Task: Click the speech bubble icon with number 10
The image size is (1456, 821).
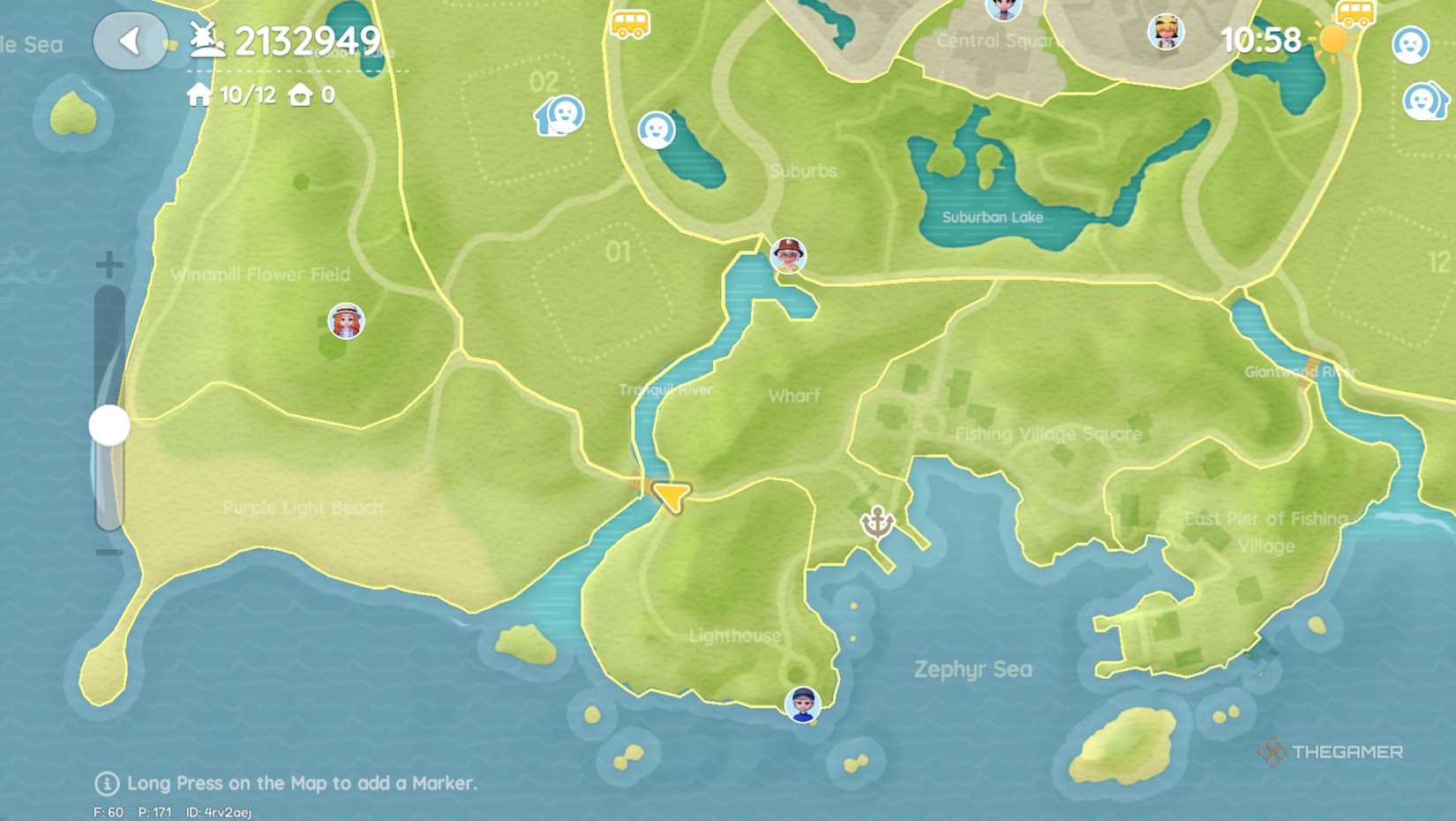Action: coord(559,116)
